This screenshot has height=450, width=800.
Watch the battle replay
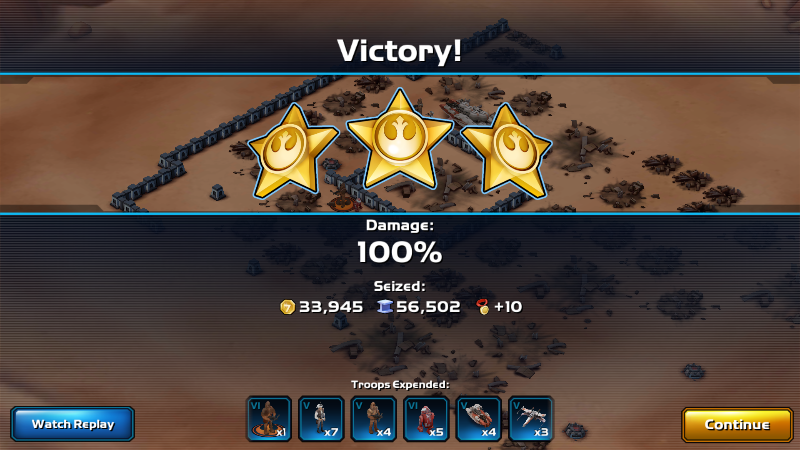click(x=73, y=424)
